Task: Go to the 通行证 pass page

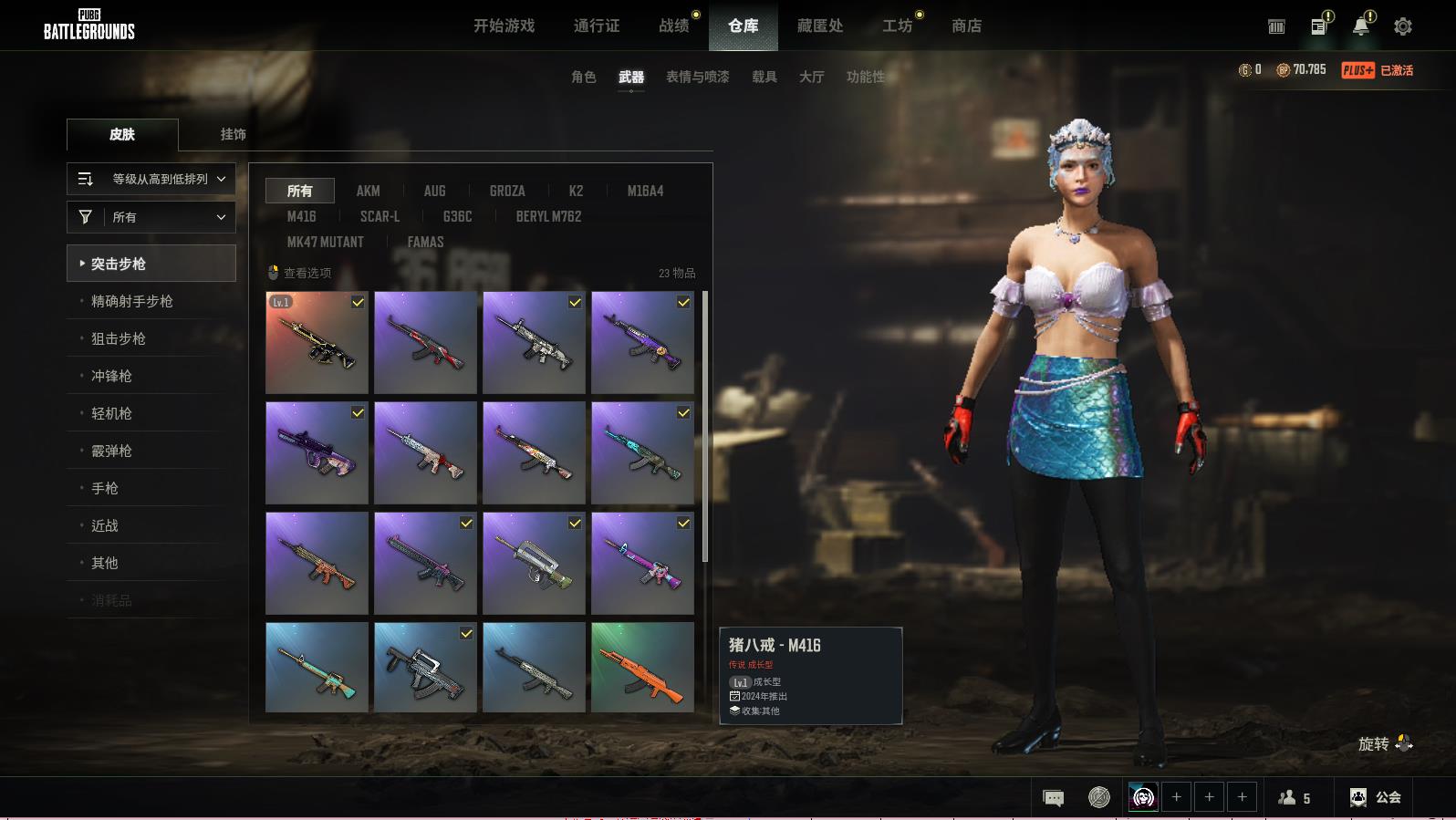Action: pos(597,26)
